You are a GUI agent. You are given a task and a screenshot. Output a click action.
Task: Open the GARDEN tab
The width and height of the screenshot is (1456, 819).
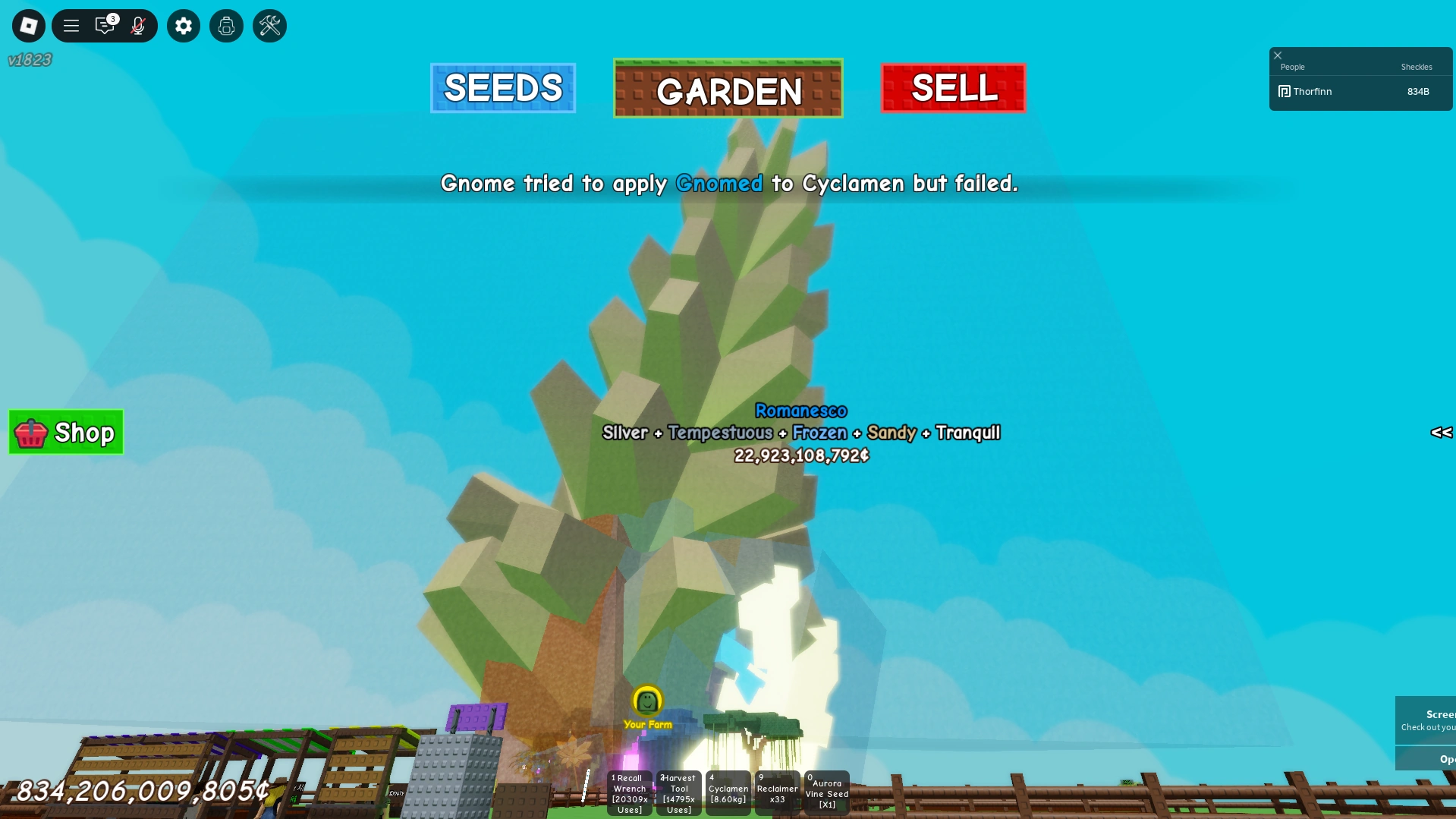tap(728, 89)
